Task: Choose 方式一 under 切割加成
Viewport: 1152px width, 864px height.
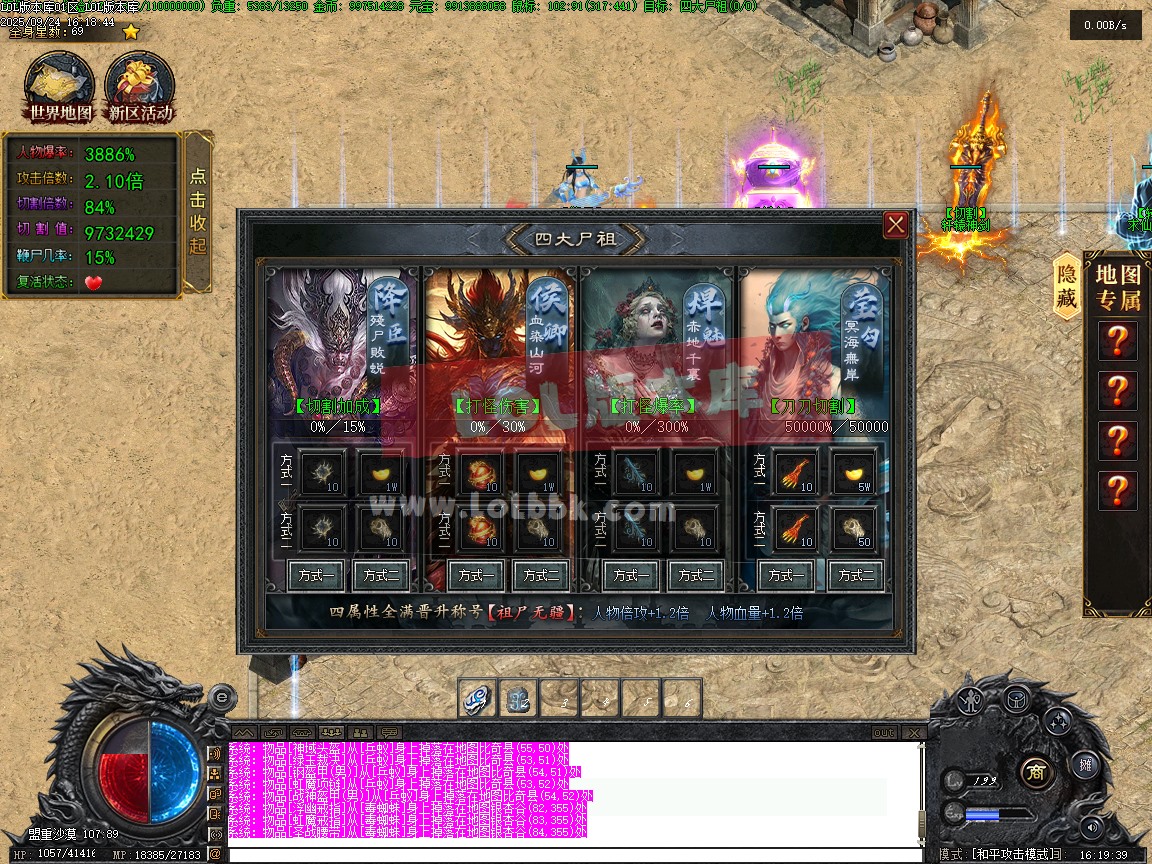Action: (317, 575)
